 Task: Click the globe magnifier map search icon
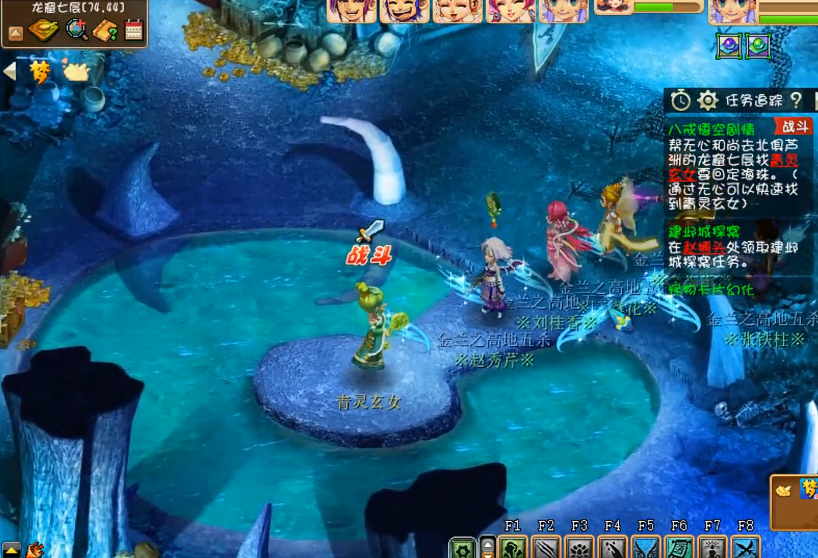[76, 30]
